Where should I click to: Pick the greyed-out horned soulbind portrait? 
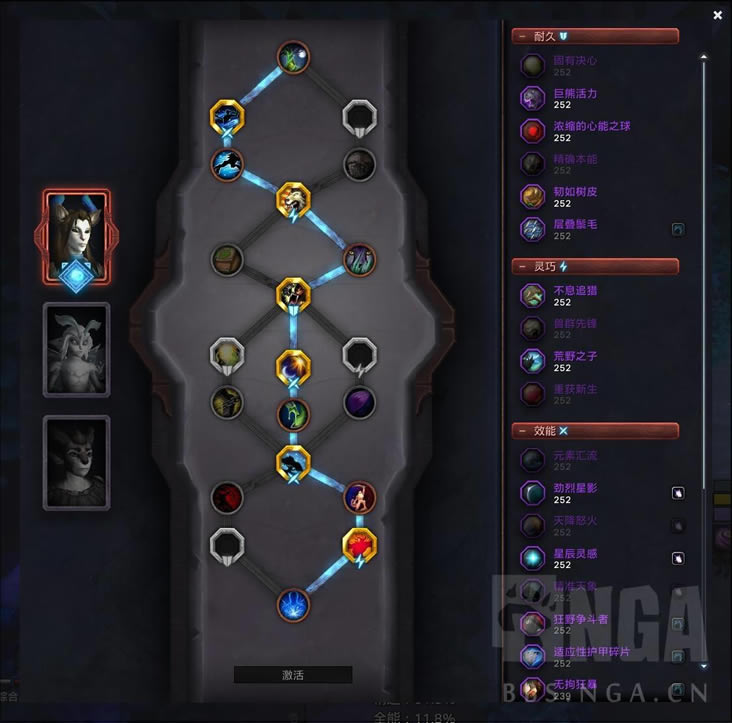point(76,461)
